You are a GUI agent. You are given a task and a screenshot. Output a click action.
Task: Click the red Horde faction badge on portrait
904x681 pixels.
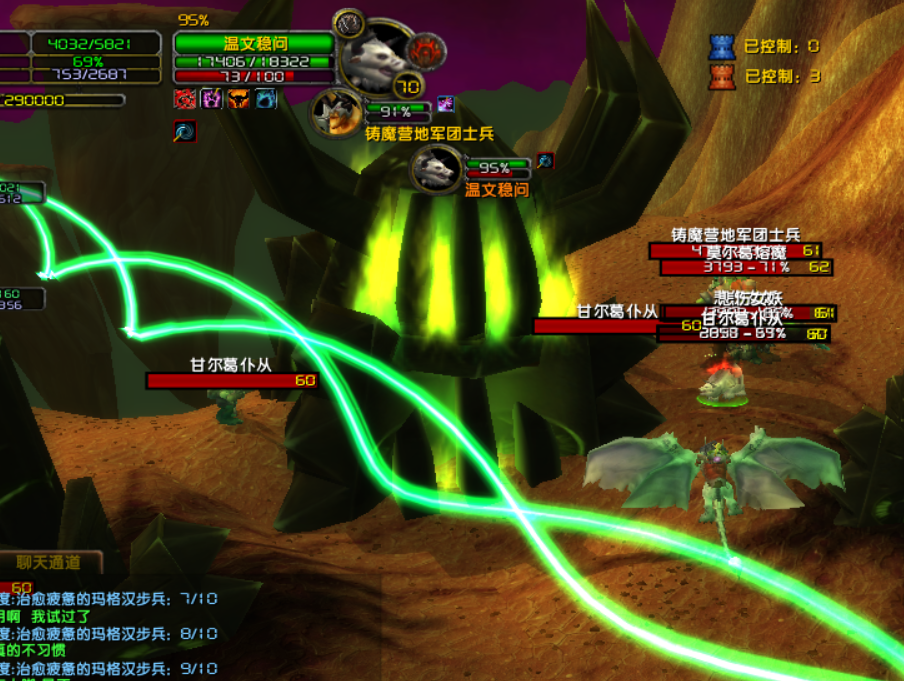tap(427, 47)
